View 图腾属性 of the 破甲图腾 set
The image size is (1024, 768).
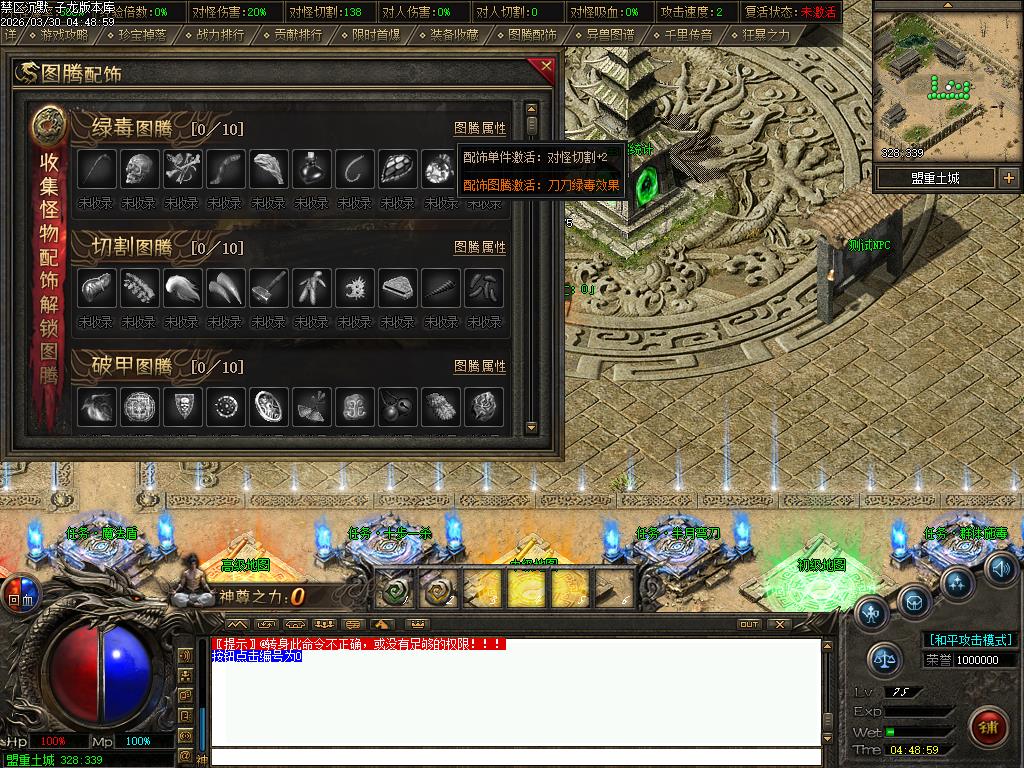480,367
